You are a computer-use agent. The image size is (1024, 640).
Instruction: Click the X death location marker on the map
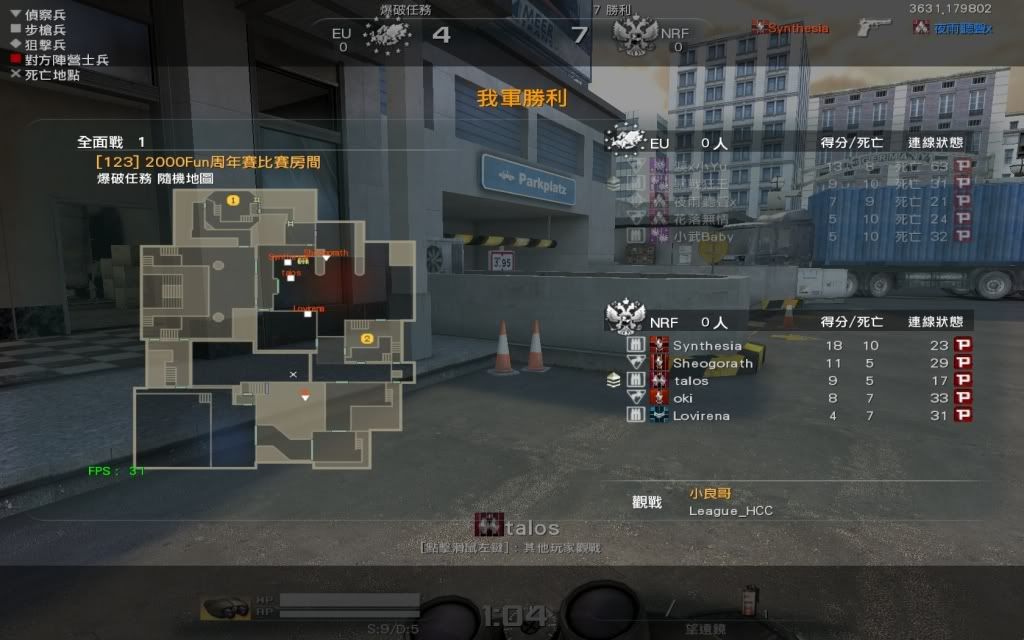[x=293, y=374]
